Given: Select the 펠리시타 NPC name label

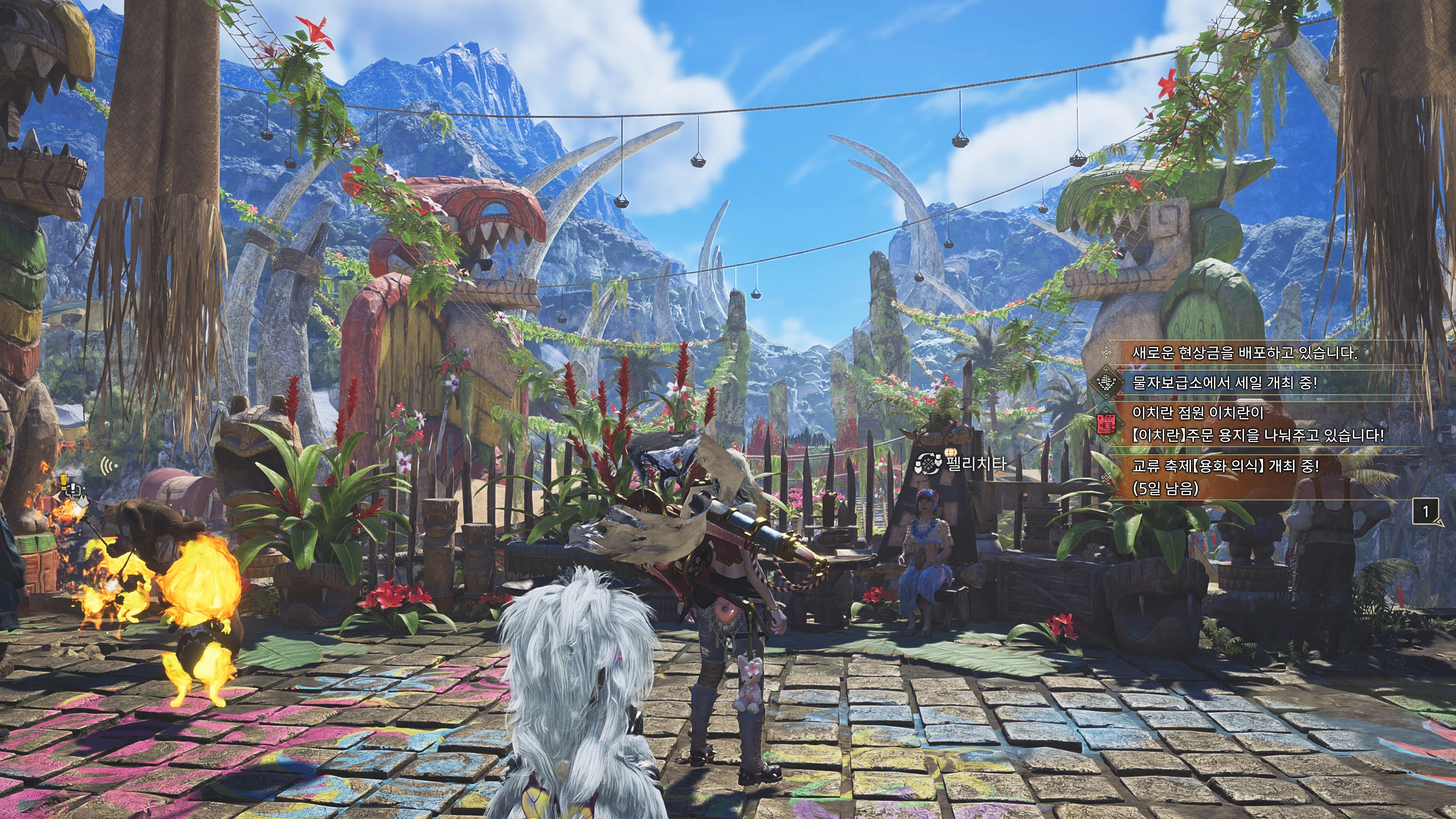Looking at the screenshot, I should click(976, 464).
